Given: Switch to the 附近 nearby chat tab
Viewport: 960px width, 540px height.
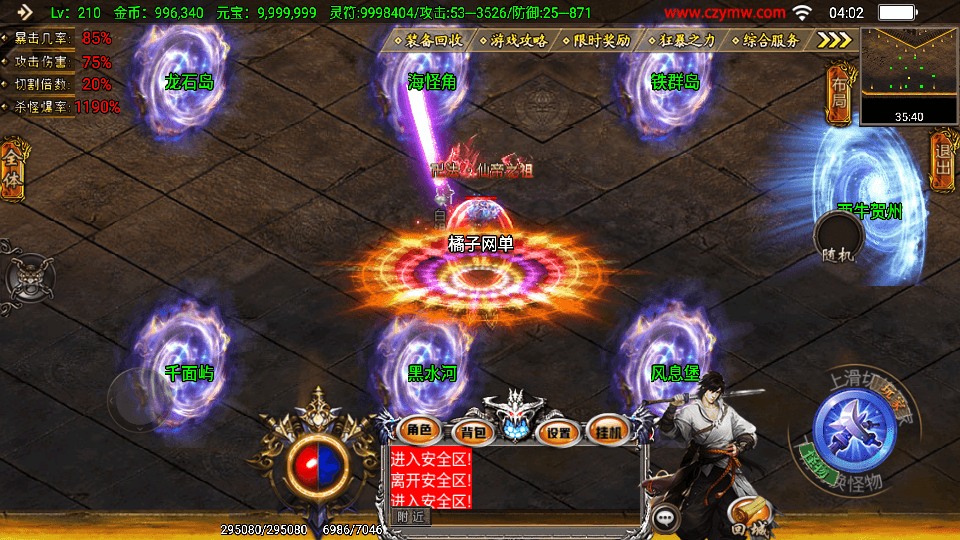Looking at the screenshot, I should (410, 516).
